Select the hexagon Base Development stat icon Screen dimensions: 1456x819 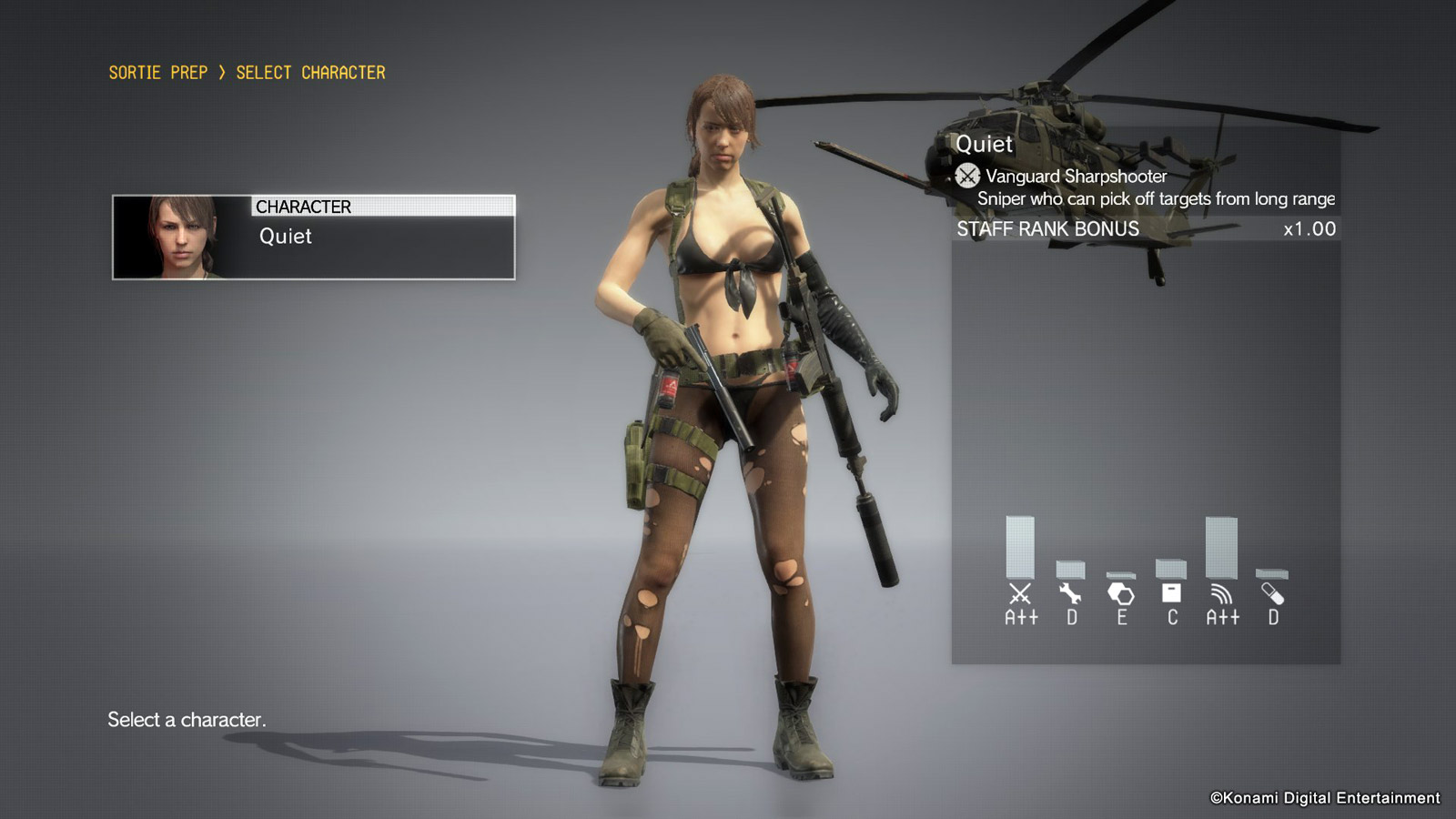pos(1122,593)
